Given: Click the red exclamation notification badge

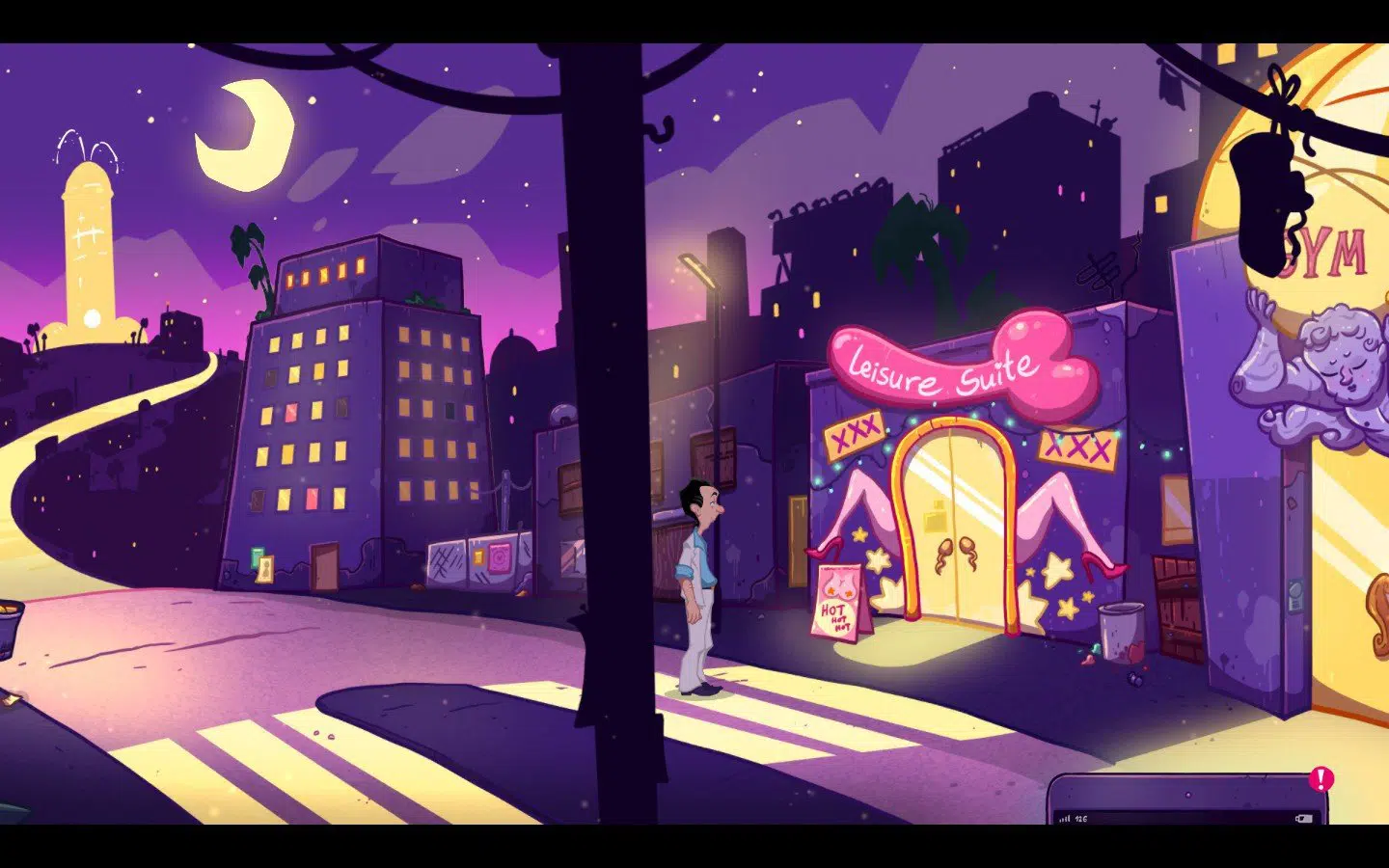Looking at the screenshot, I should tap(1321, 779).
